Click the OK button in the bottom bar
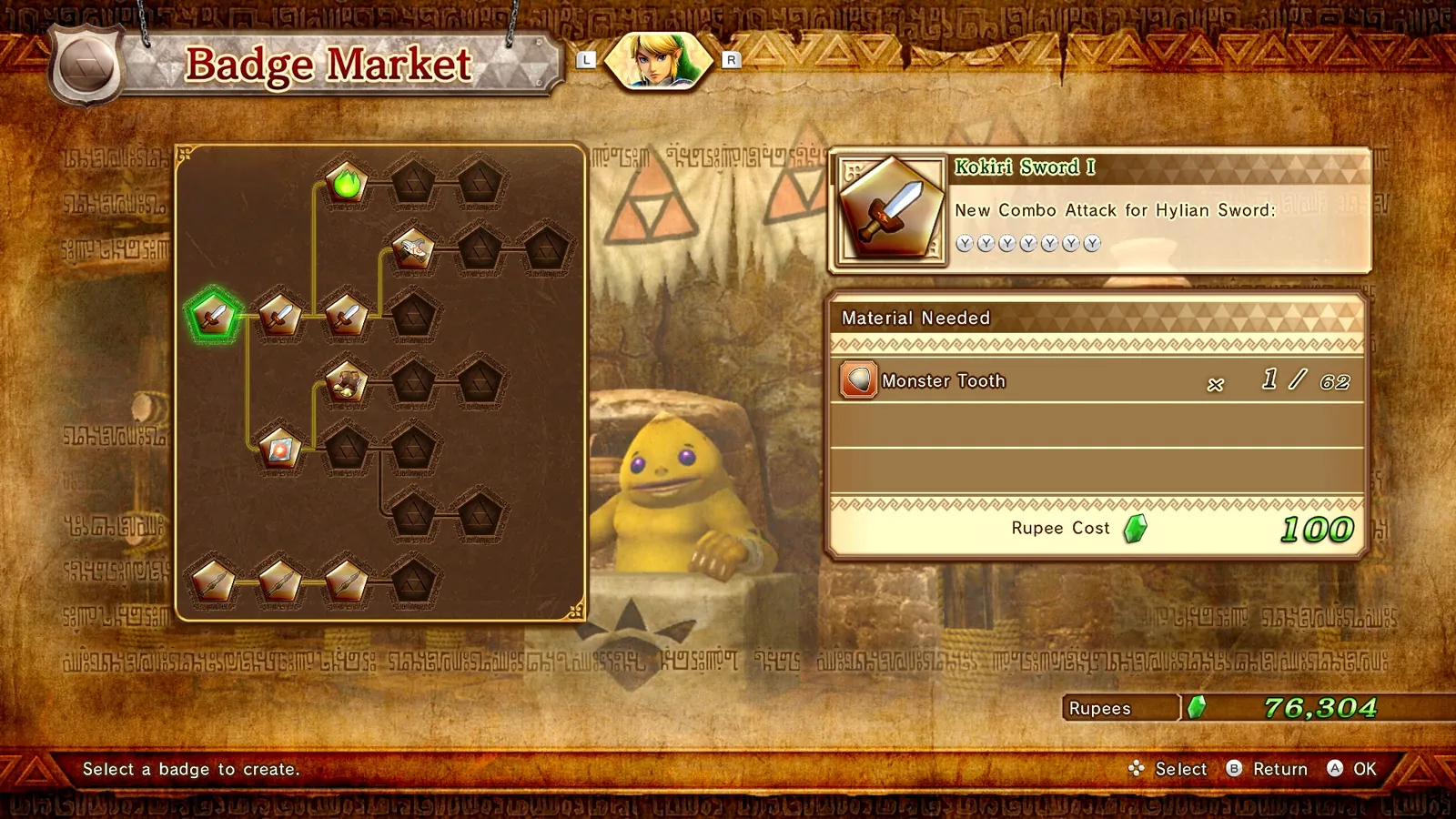This screenshot has width=1456, height=819. pyautogui.click(x=1349, y=769)
